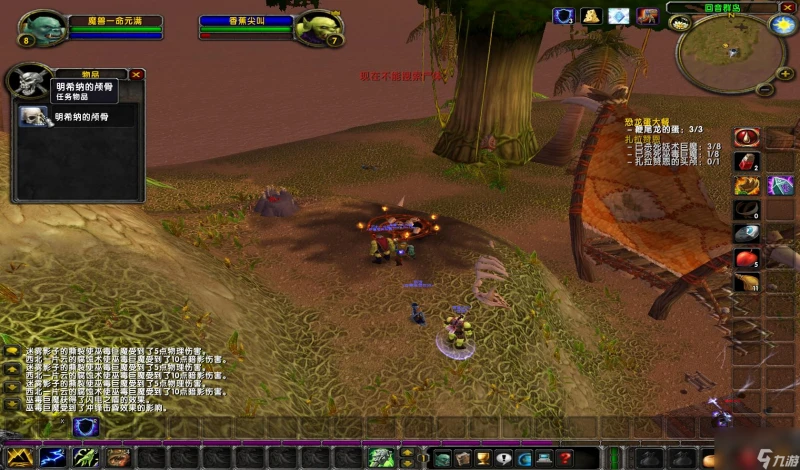Click the green orc face action button
800x470 pixels.
coord(380,457)
